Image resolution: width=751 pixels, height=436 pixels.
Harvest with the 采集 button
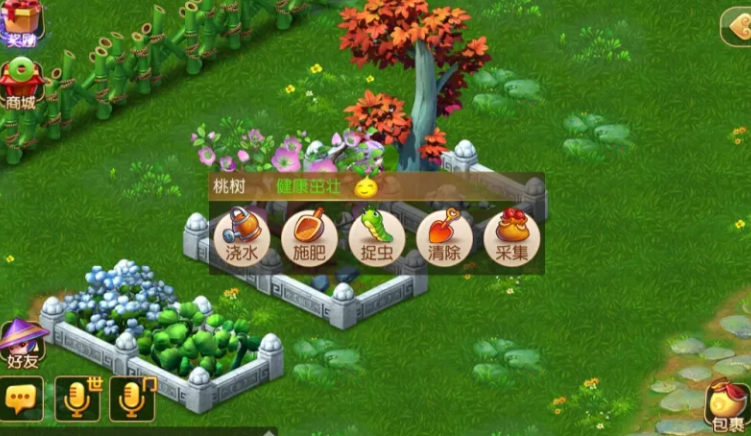(512, 238)
